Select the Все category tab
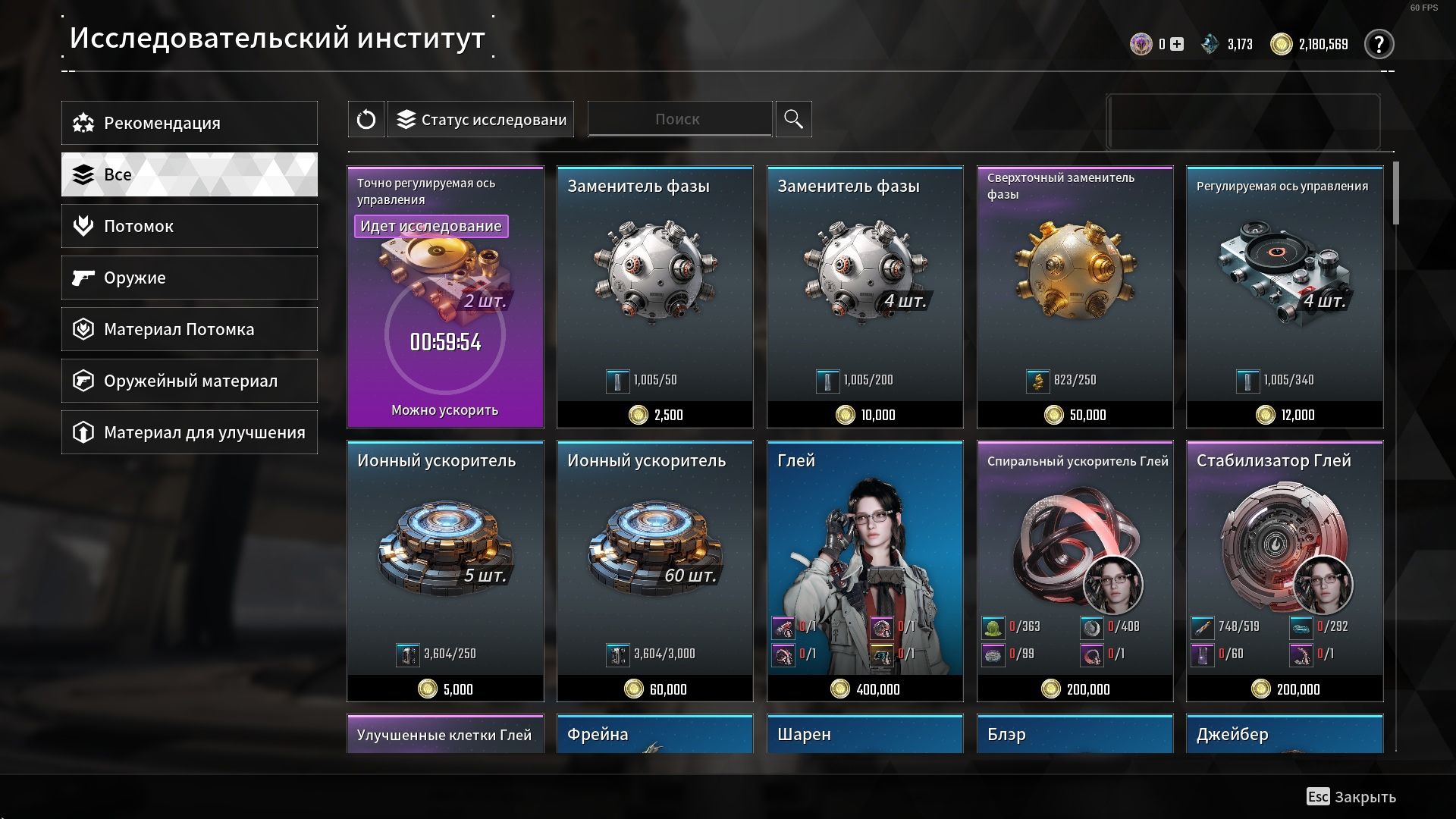This screenshot has width=1456, height=819. [x=190, y=174]
